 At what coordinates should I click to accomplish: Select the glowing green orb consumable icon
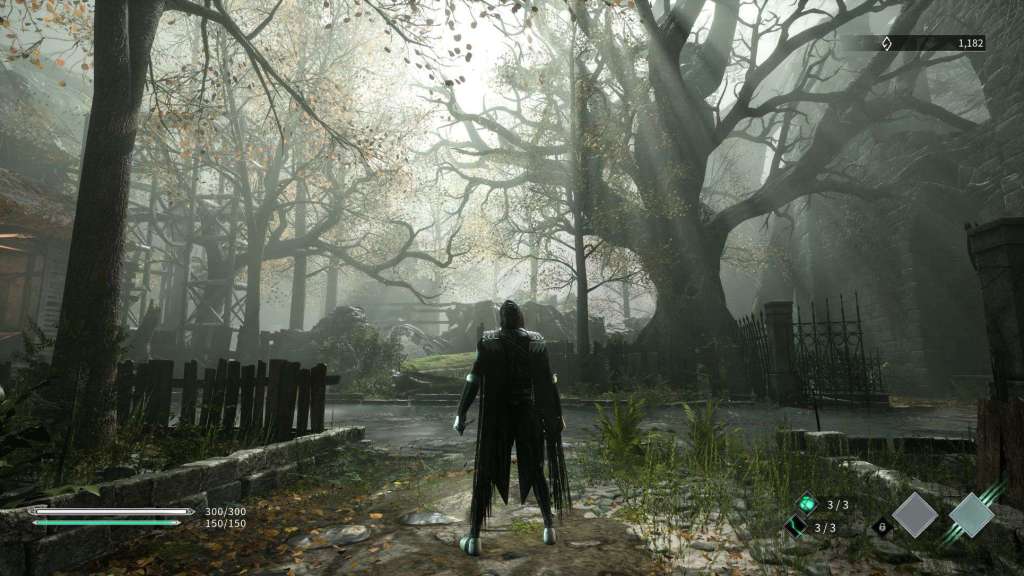click(806, 503)
